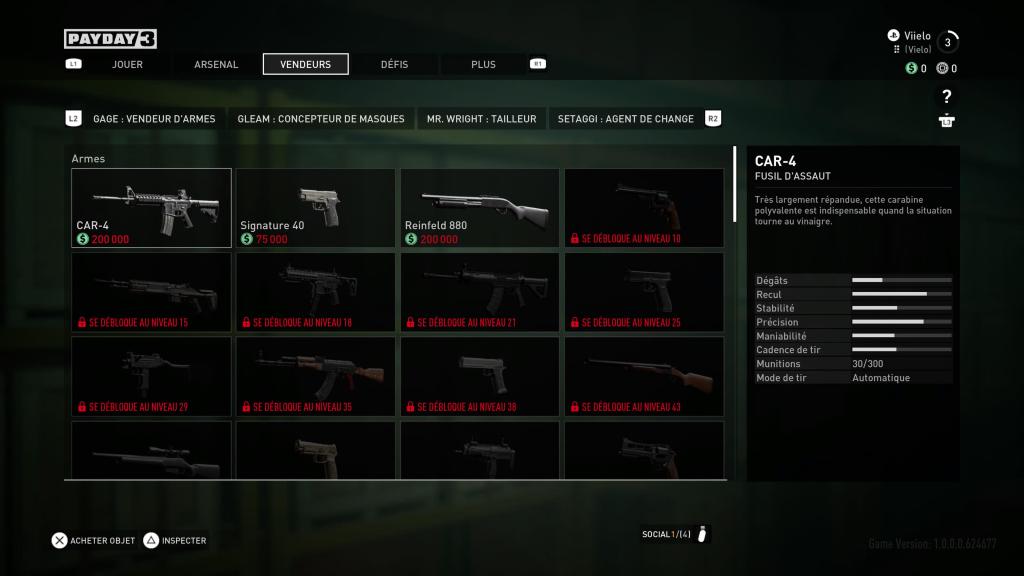Select the VENDEURS tab
Screen dimensions: 1024x576
[x=305, y=64]
